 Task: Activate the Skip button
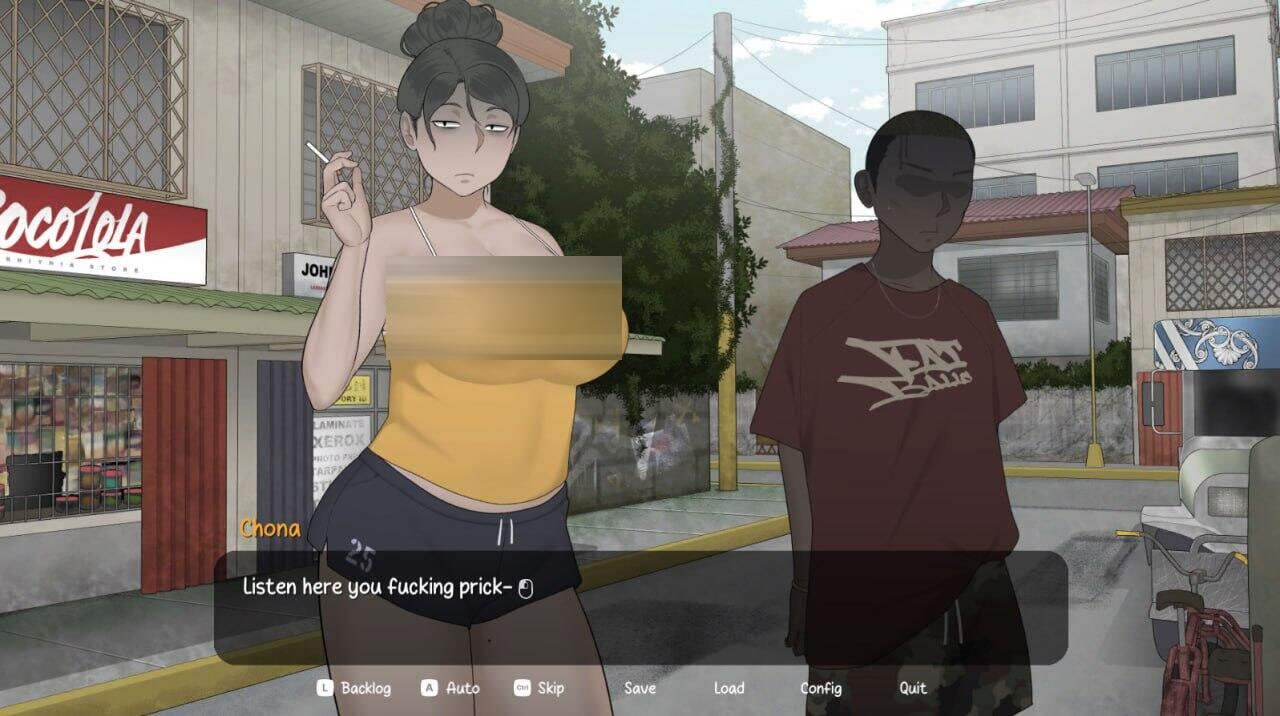tap(550, 688)
